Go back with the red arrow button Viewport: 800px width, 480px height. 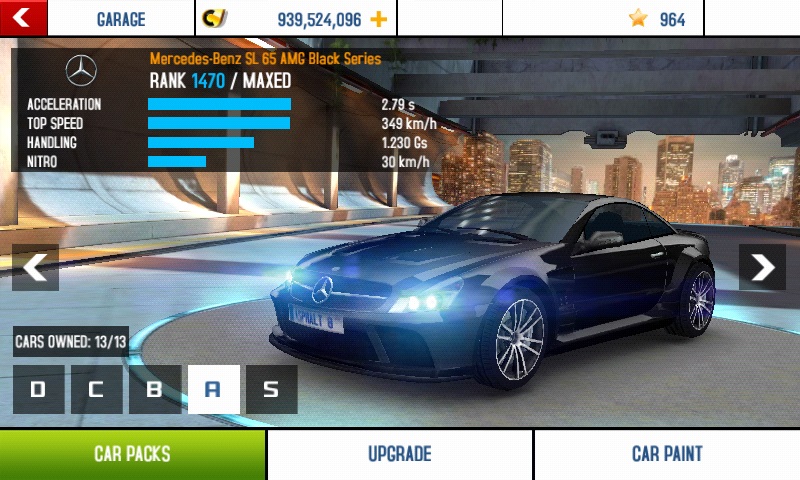pos(24,17)
